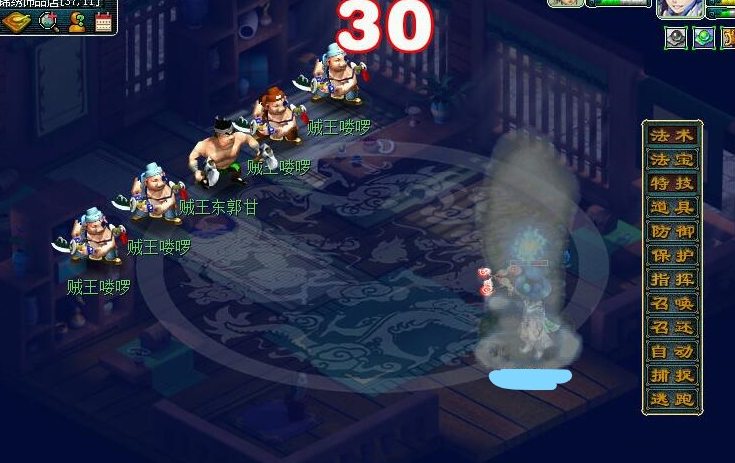Select the 召还 recall command
Viewport: 735px width, 463px height.
point(672,327)
